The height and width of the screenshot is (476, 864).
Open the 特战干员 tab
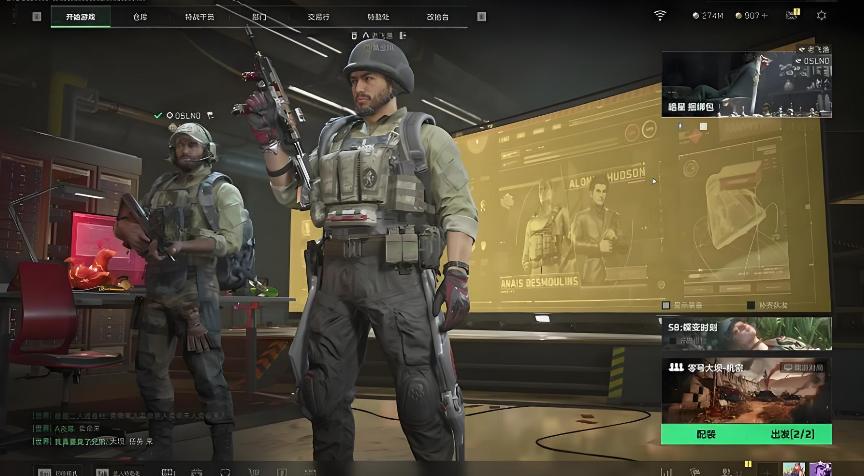pyautogui.click(x=200, y=16)
